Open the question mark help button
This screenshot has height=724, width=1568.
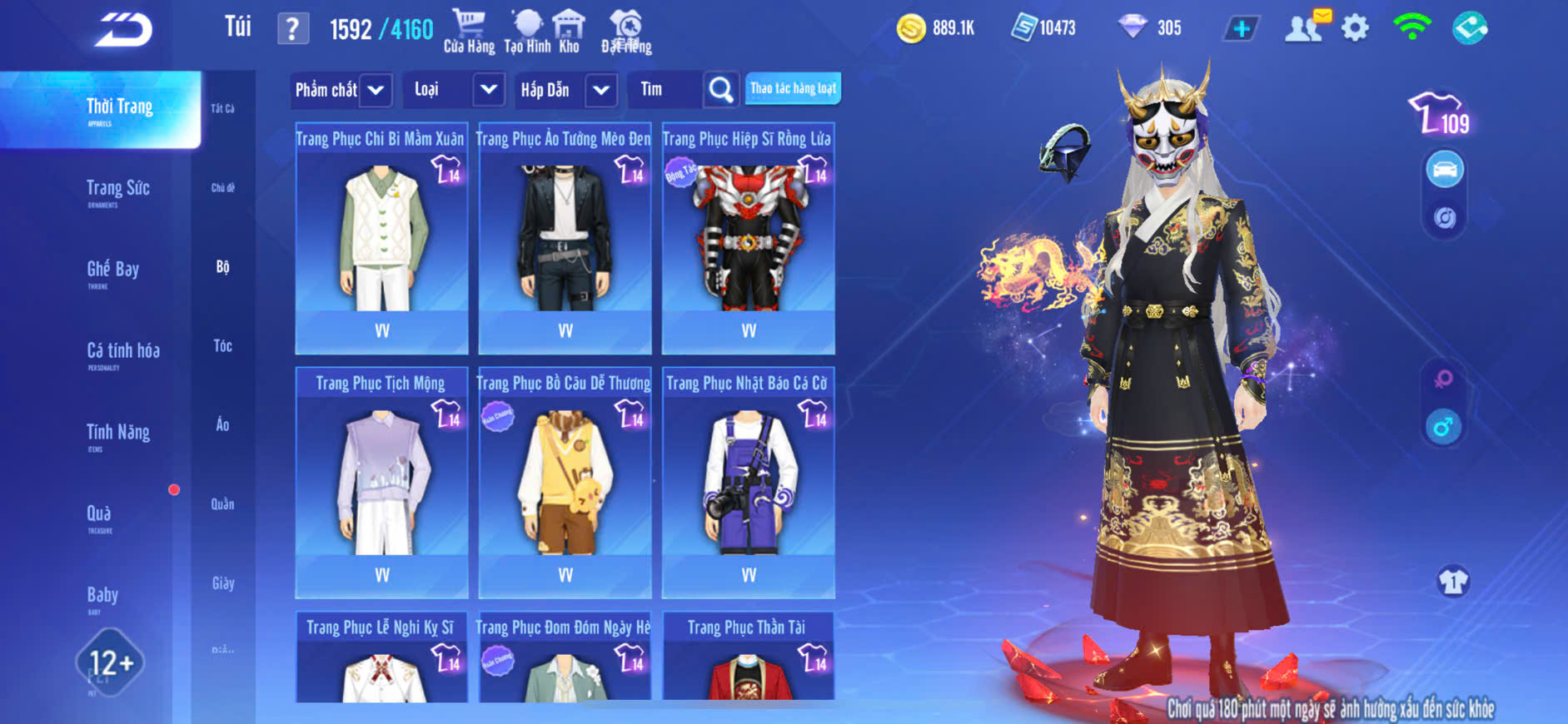pyautogui.click(x=292, y=29)
